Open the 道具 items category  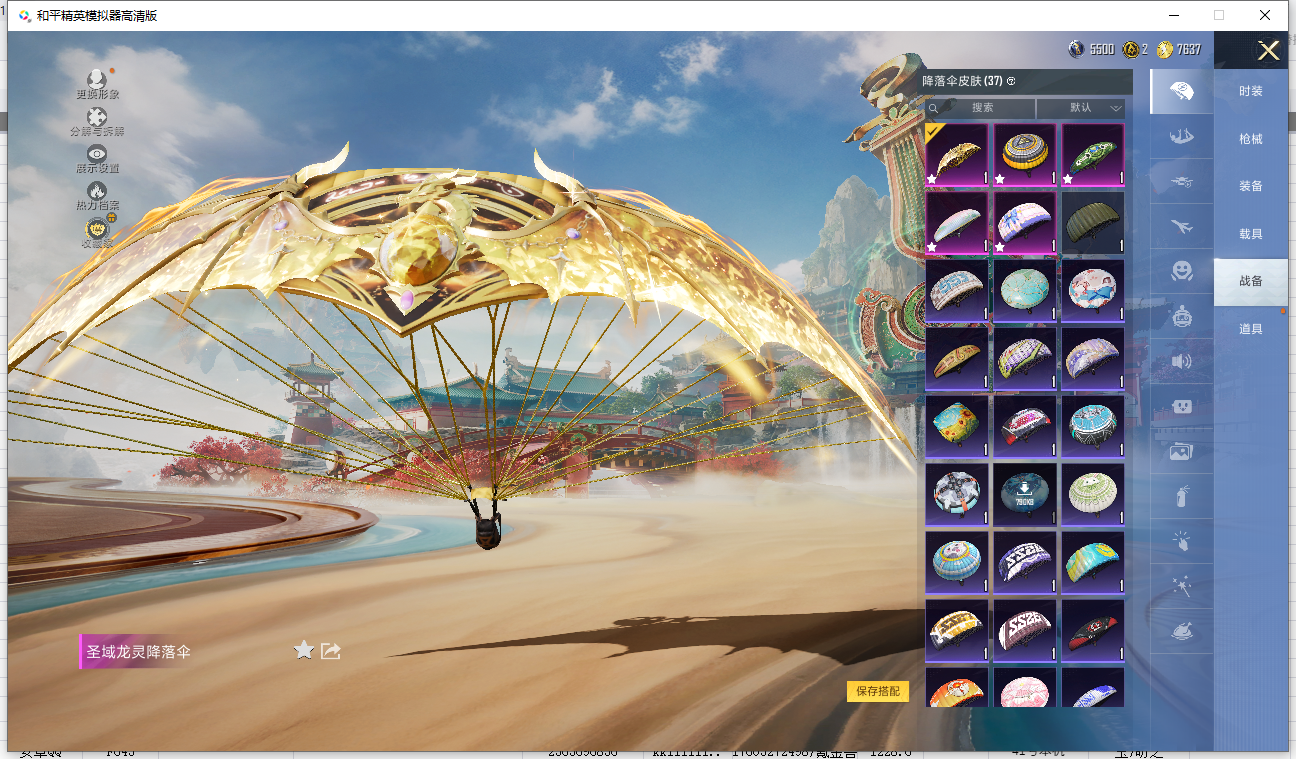point(1250,329)
